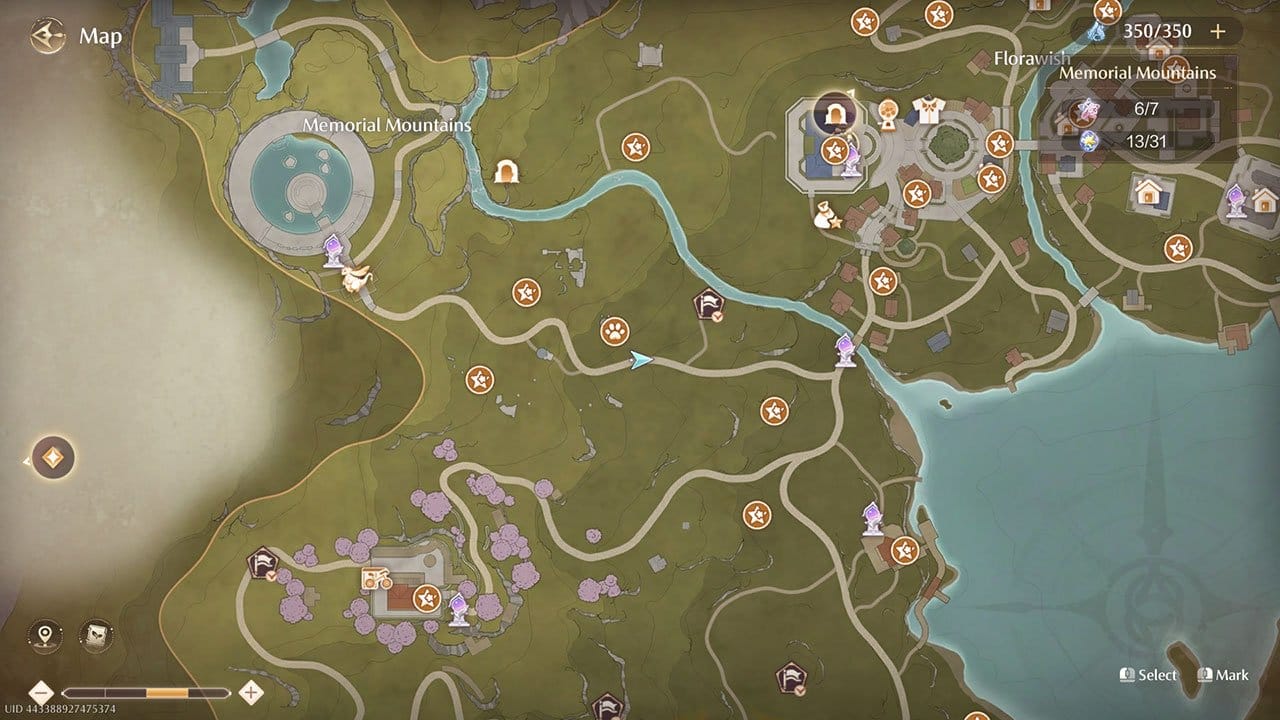
Task: Zoom in the map with the plus button
Action: tap(251, 692)
